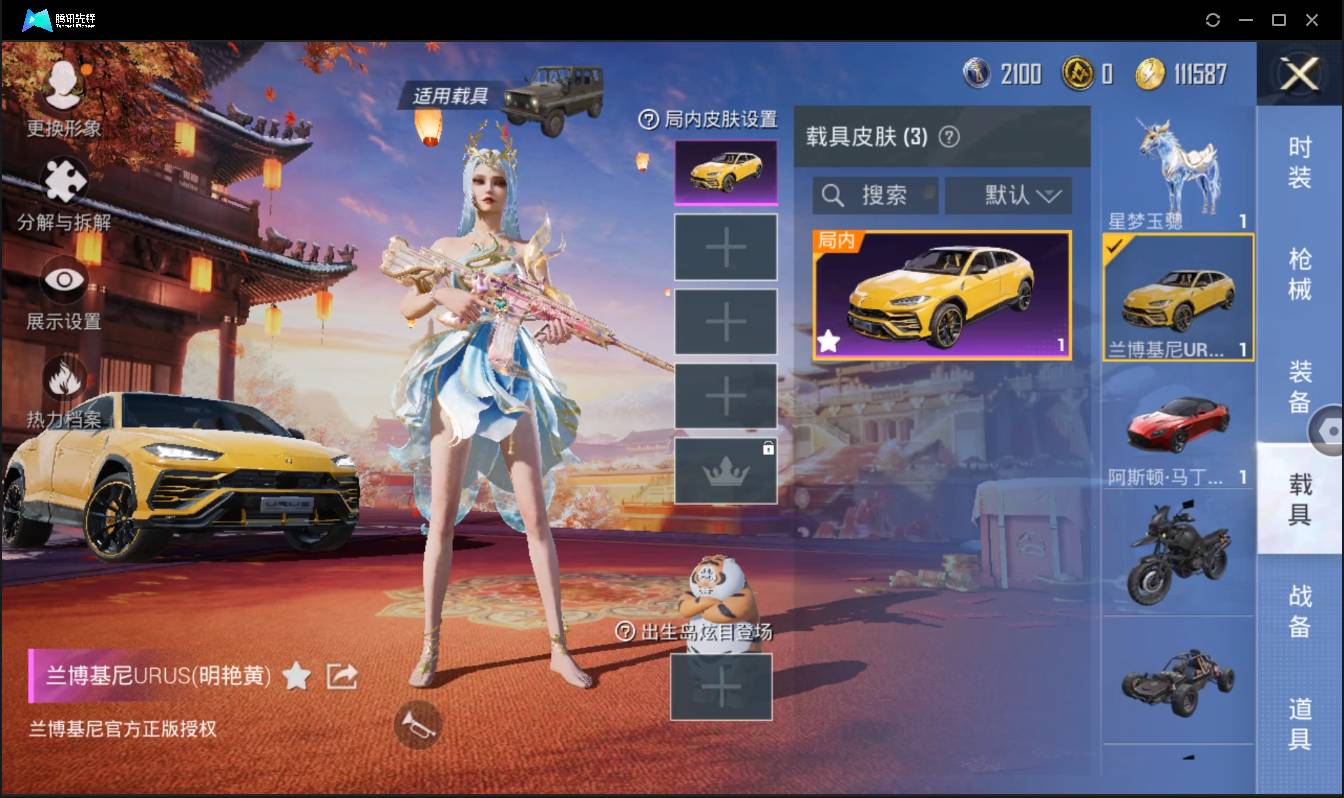The width and height of the screenshot is (1344, 798).
Task: Open the 默认 sorting dropdown
Action: [x=1008, y=195]
